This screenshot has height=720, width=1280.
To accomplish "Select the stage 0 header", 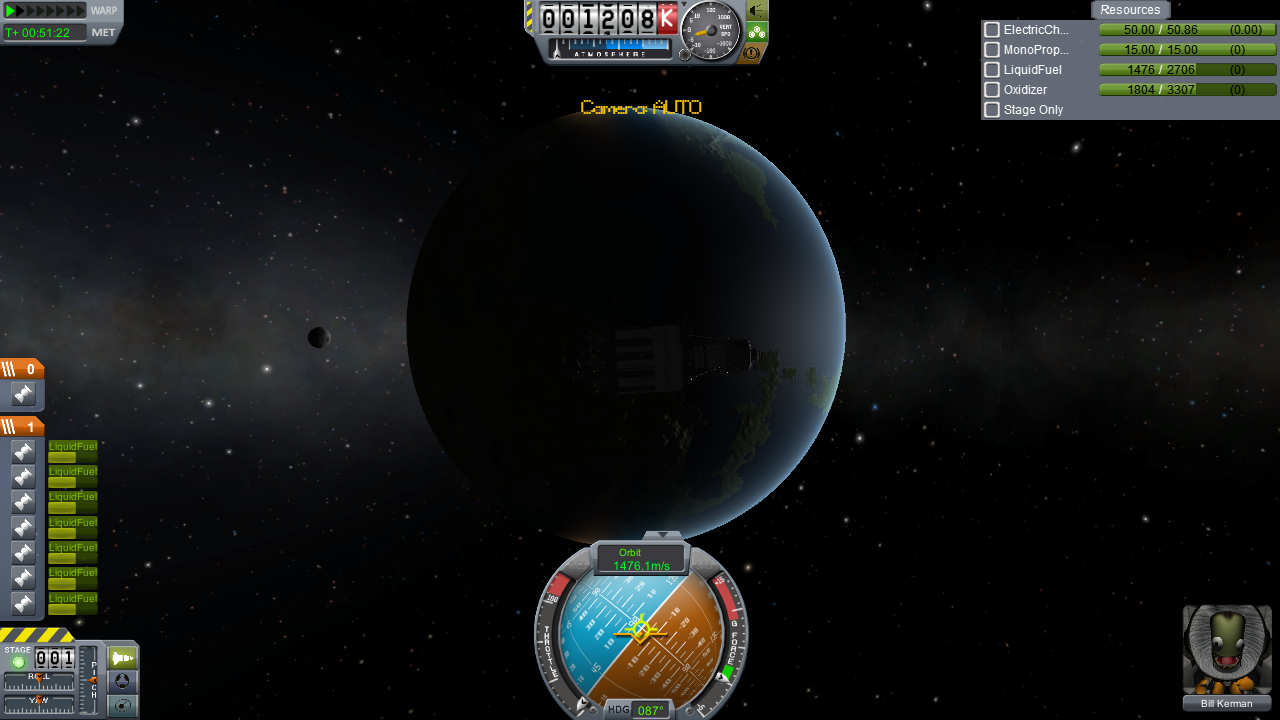I will point(22,369).
